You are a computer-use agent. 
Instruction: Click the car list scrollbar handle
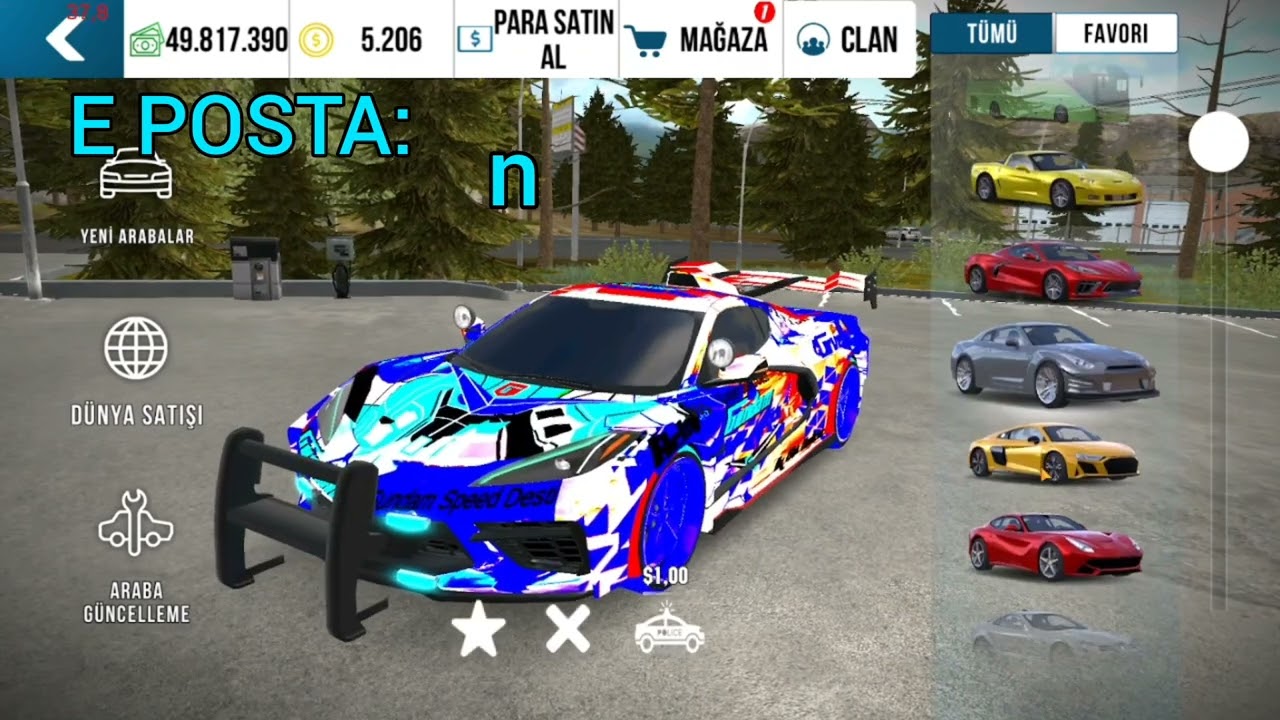click(x=1218, y=141)
